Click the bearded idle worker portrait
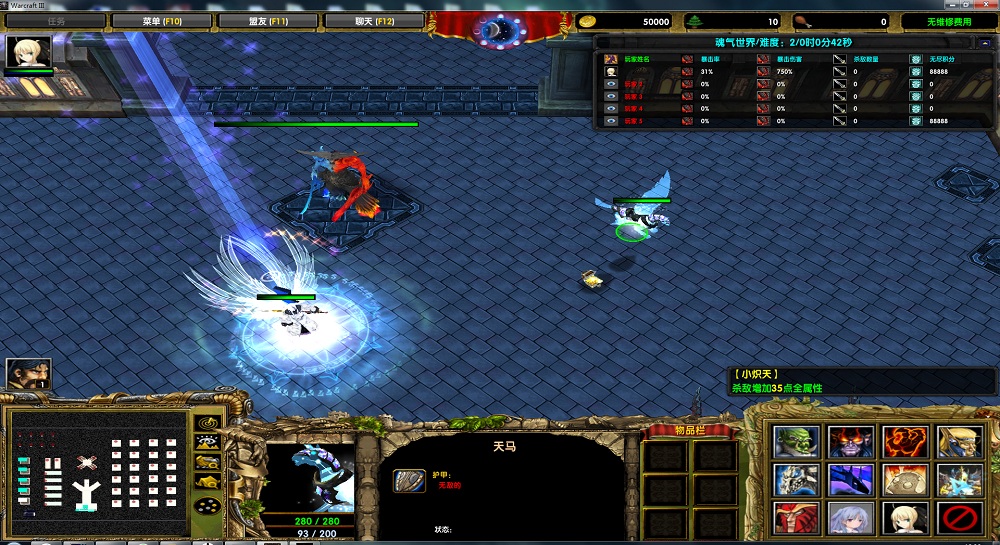1000x545 pixels. point(29,375)
